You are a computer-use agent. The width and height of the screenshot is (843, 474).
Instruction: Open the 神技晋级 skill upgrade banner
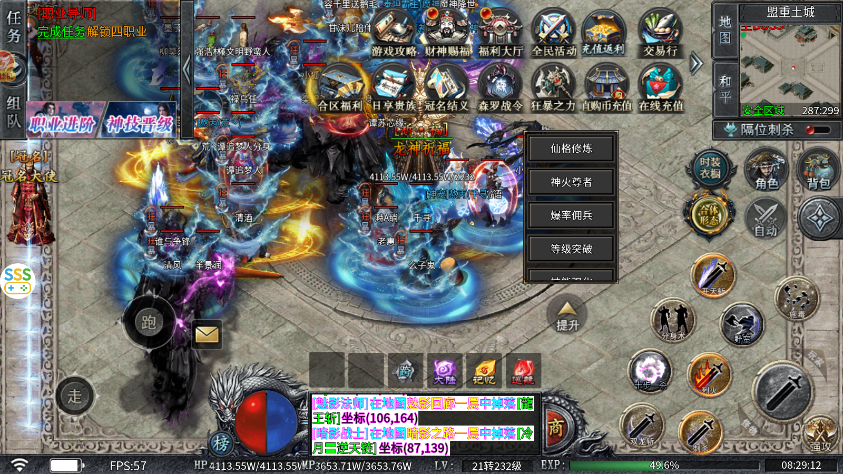[x=140, y=125]
